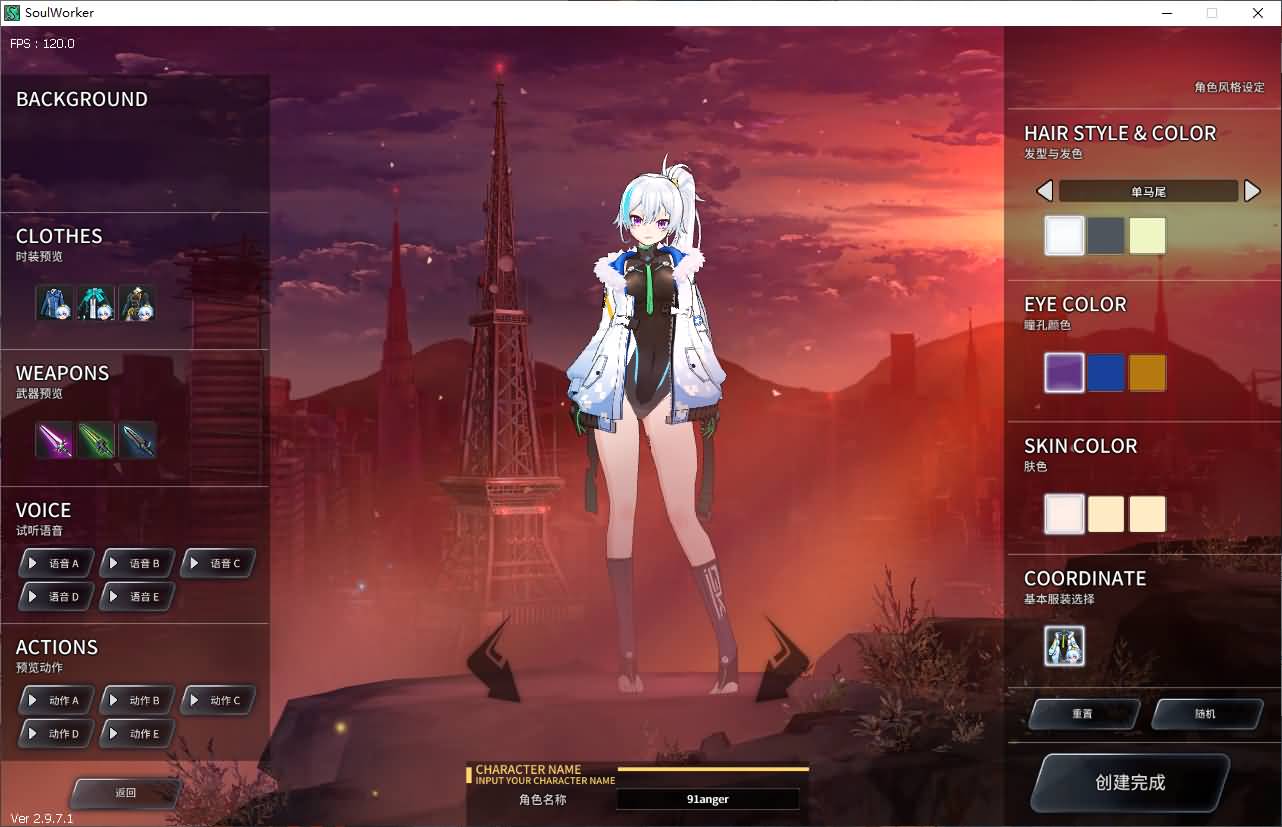Select the dark outfit in CLOTHES preview
Screen dimensions: 1282x827
pos(137,303)
